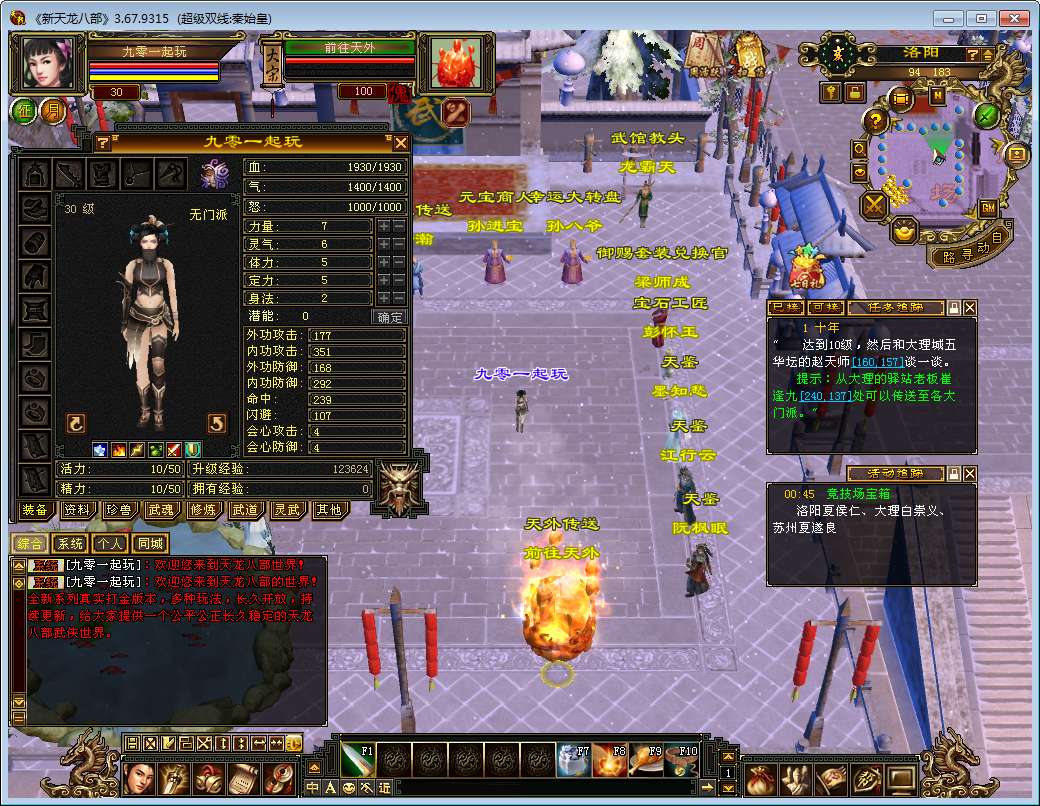The width and height of the screenshot is (1040, 806).
Task: Maximize the game window
Action: (982, 18)
